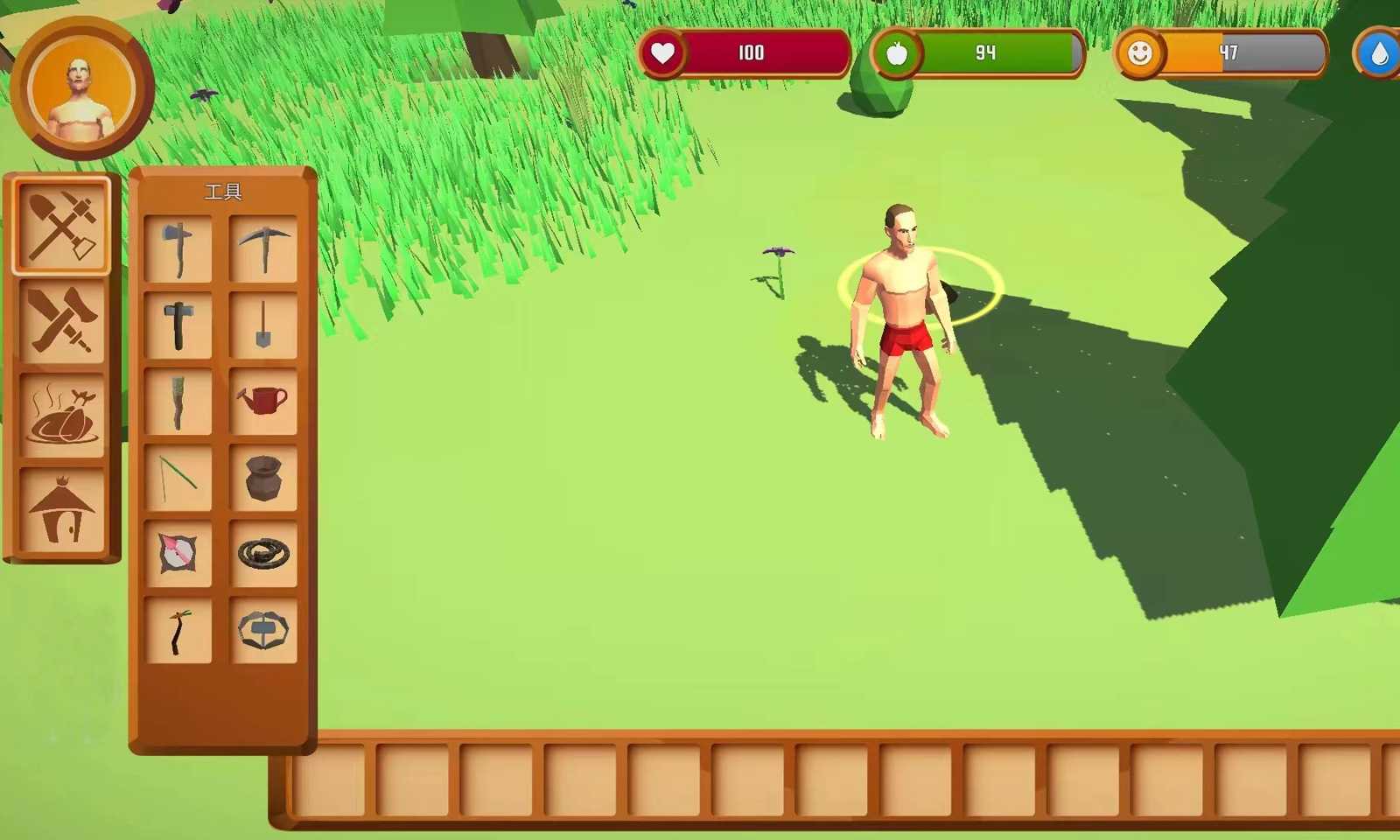This screenshot has width=1400, height=840.
Task: Select the torch crafting slot
Action: click(178, 402)
